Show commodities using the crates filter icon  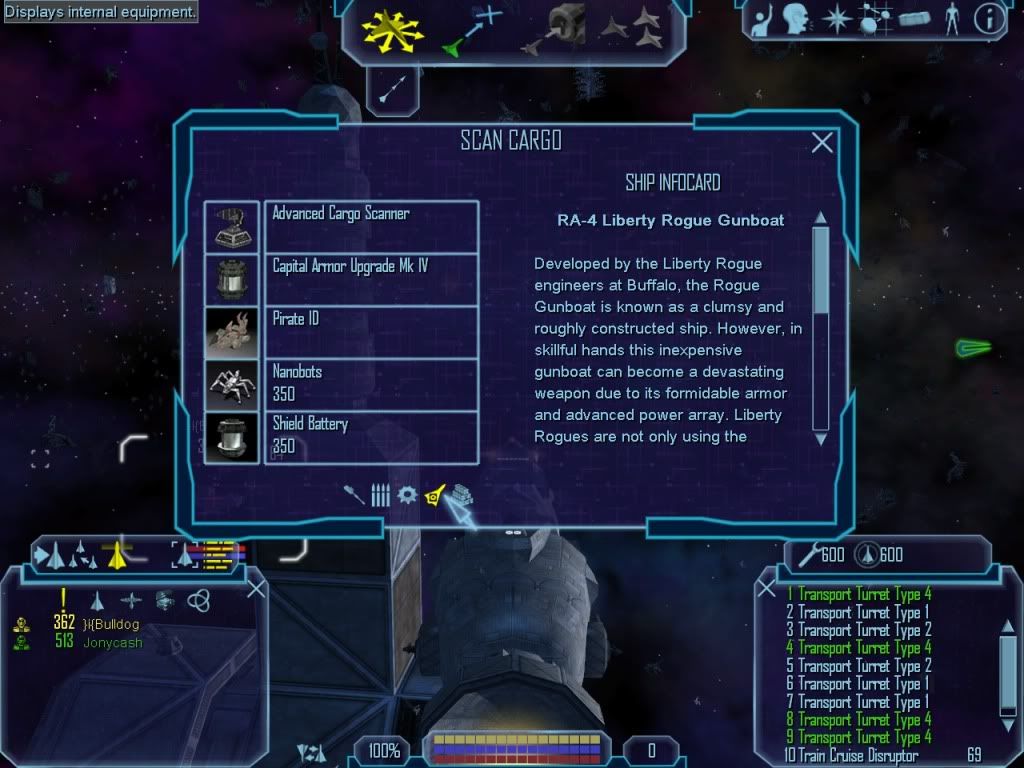tap(460, 494)
